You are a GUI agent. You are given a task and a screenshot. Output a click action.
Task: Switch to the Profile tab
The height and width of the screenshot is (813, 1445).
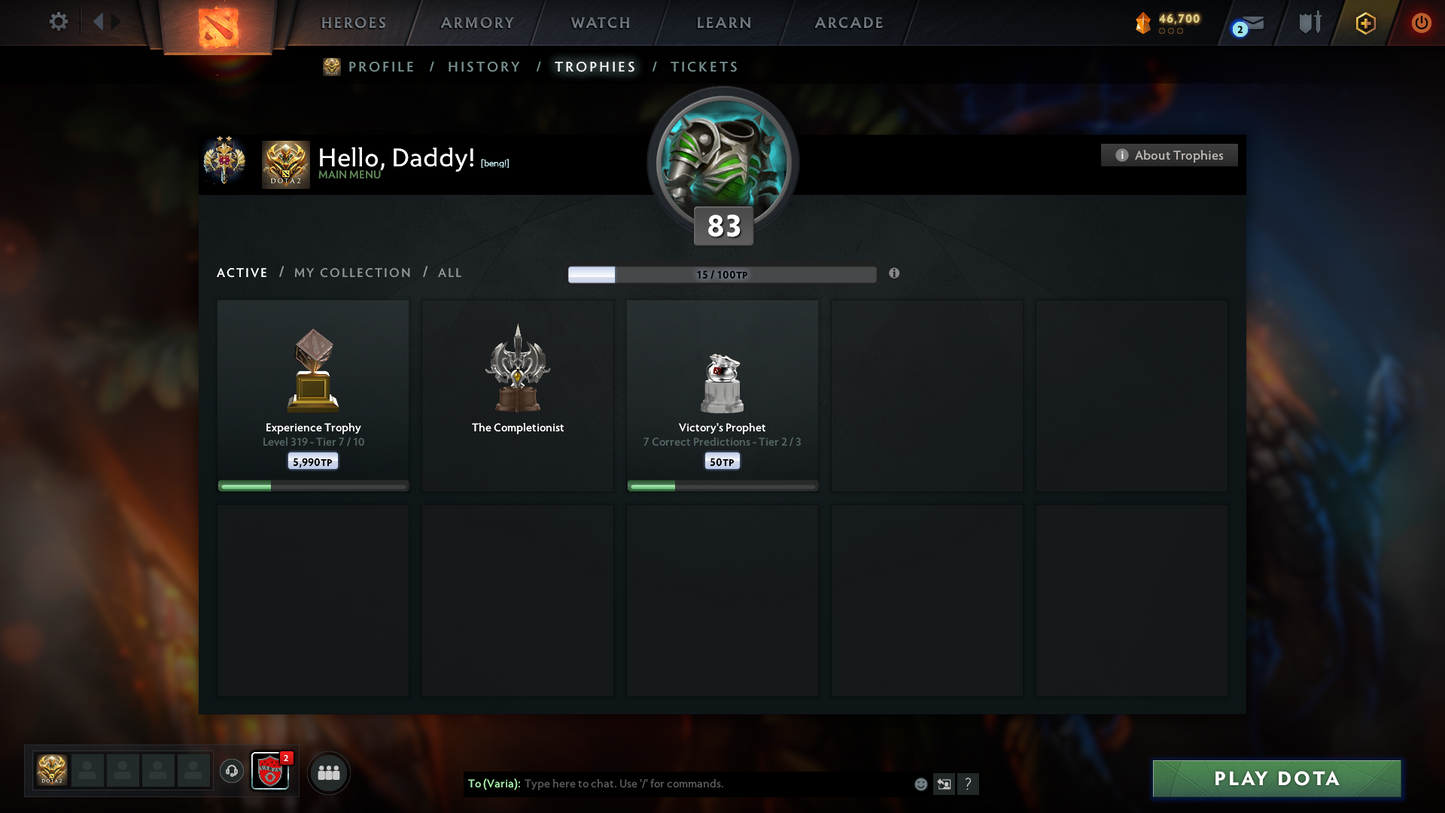tap(380, 67)
